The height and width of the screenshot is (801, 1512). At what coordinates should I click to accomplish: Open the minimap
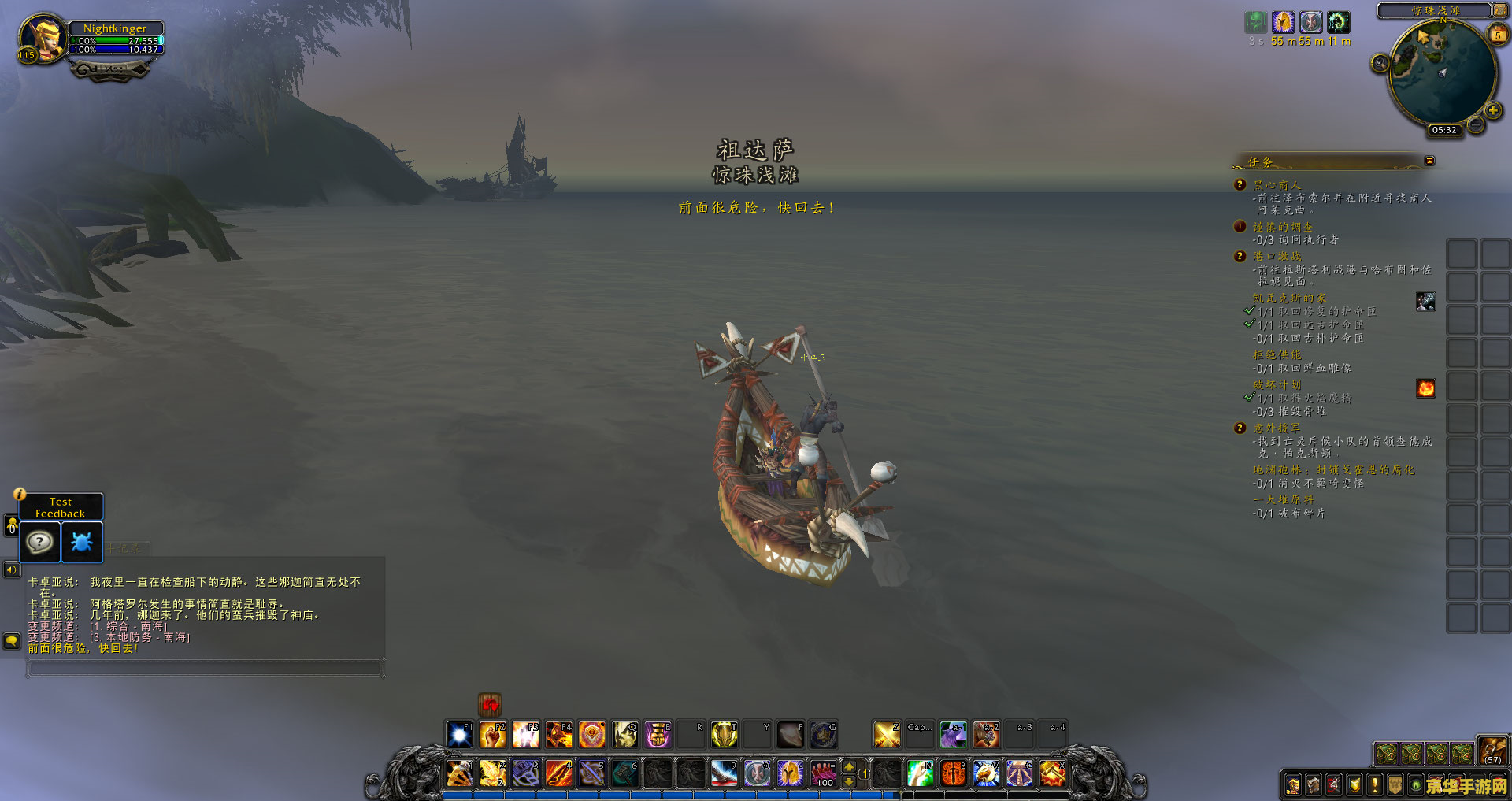point(1441,72)
